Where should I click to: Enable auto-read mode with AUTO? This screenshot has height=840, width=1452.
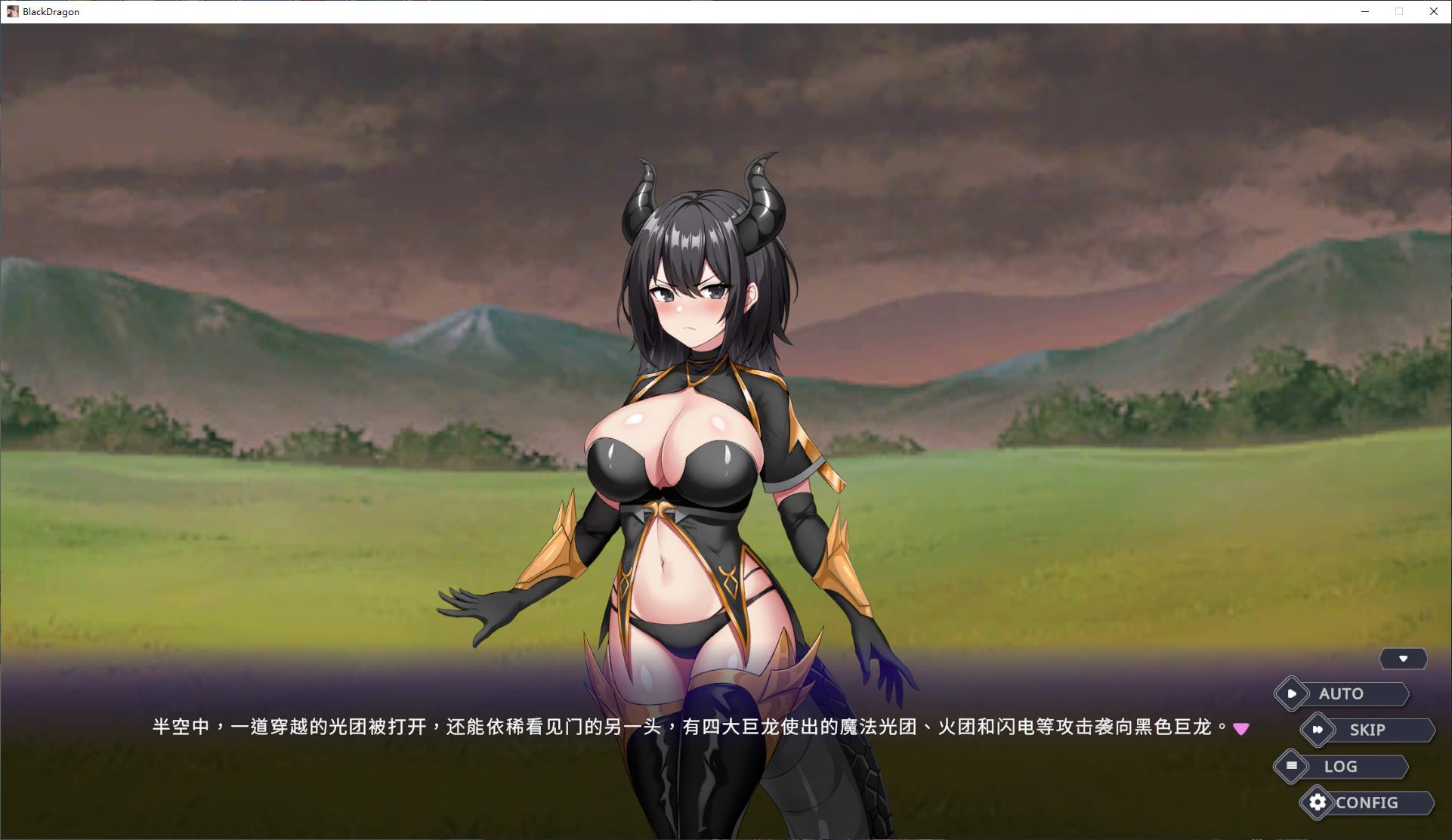(1342, 693)
